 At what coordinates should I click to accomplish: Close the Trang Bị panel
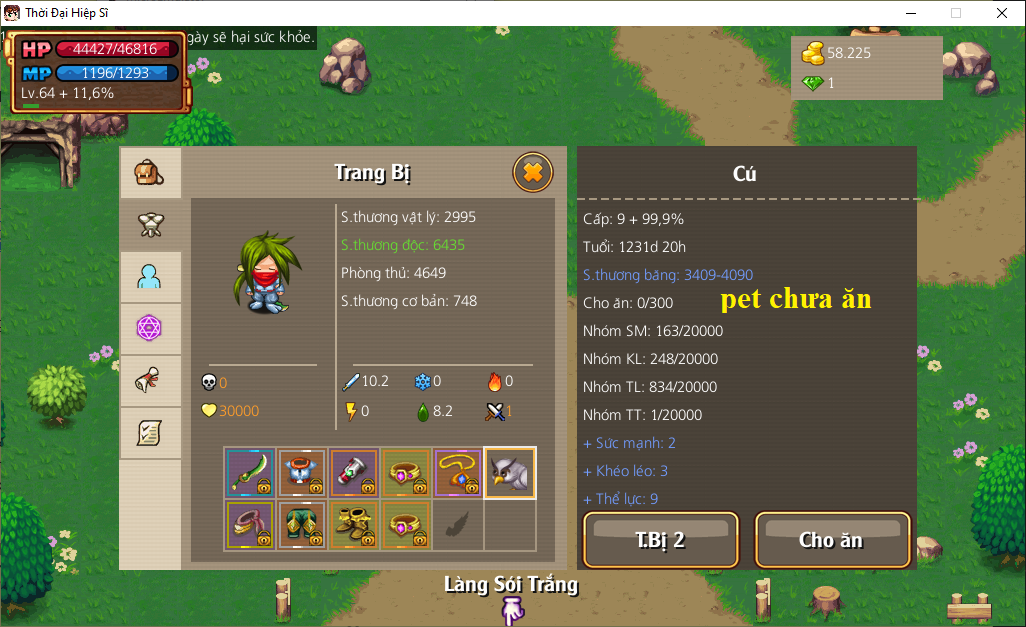tap(533, 173)
